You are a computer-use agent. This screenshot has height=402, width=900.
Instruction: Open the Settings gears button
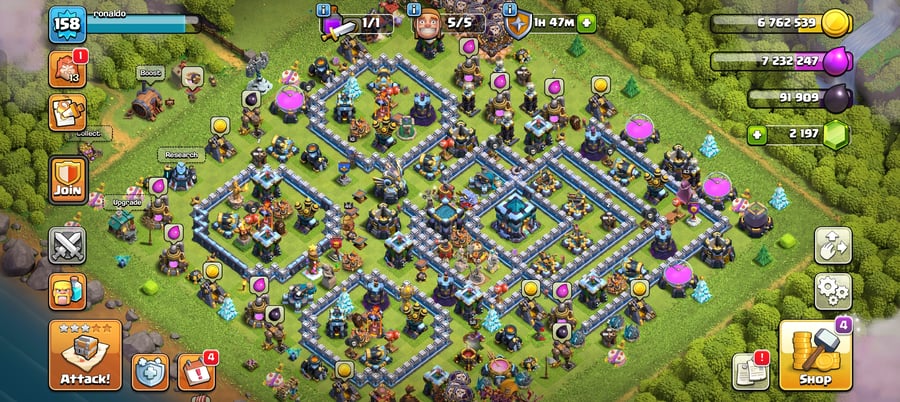833,291
